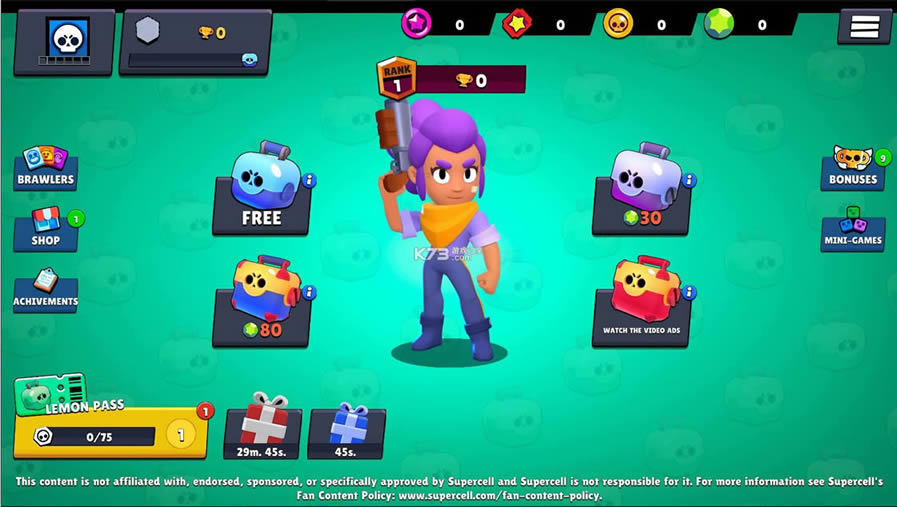897x507 pixels.
Task: Open the Brawlers collection
Action: tap(45, 168)
